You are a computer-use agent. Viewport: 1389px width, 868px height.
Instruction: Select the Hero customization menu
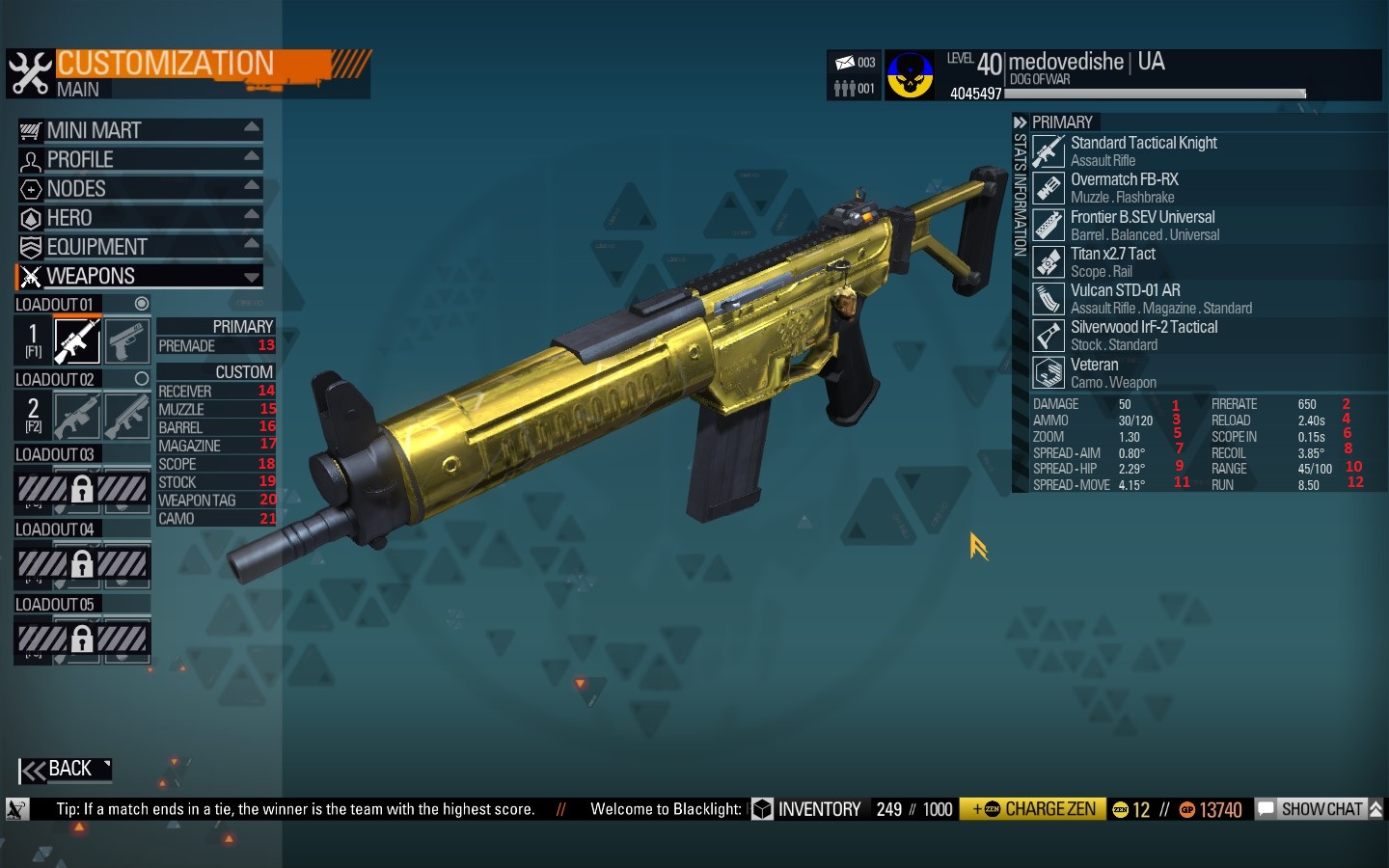click(x=139, y=218)
